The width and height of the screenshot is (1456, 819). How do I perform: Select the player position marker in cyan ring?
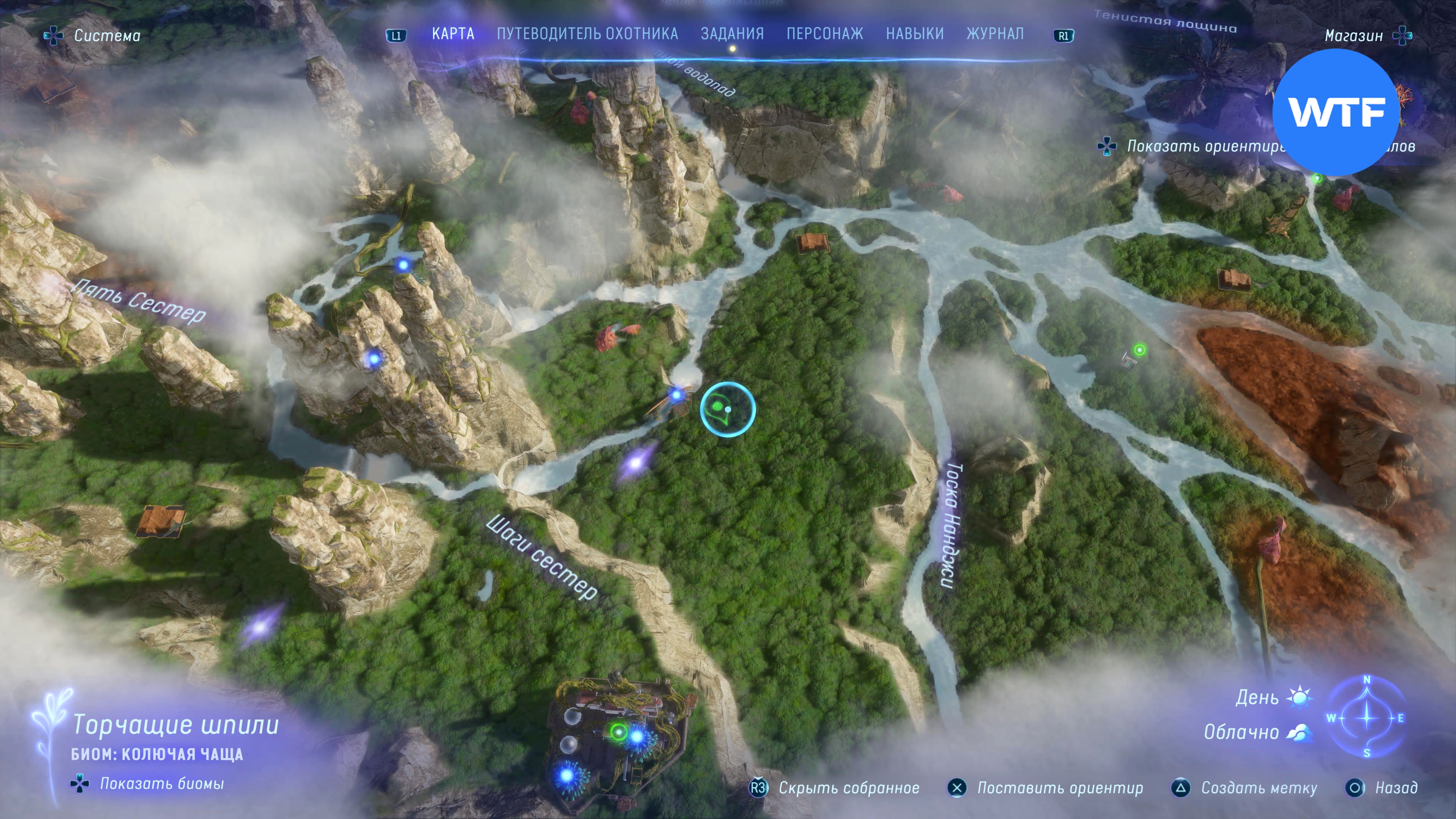[x=728, y=409]
